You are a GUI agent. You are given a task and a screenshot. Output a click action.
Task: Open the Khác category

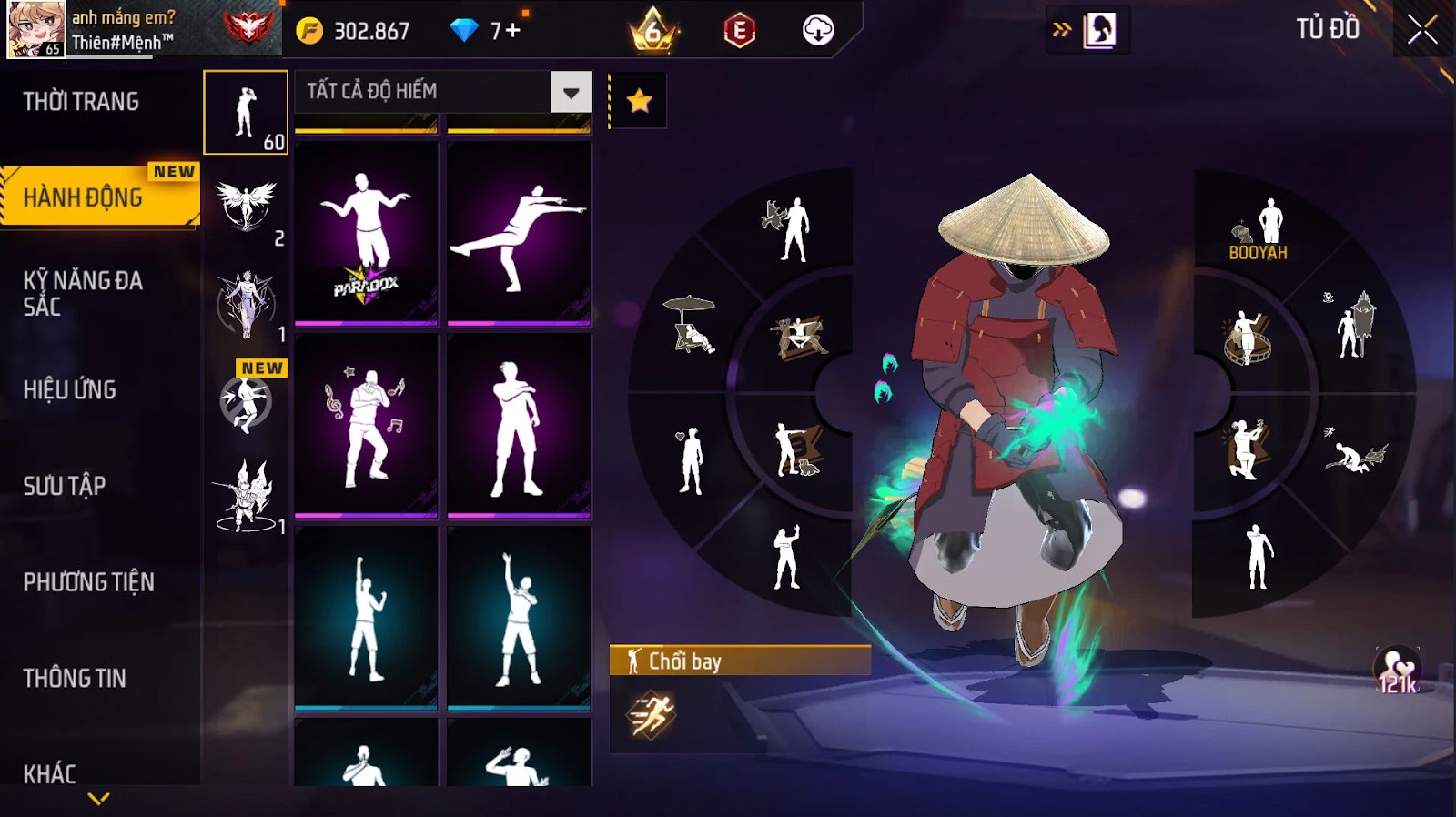tap(50, 773)
